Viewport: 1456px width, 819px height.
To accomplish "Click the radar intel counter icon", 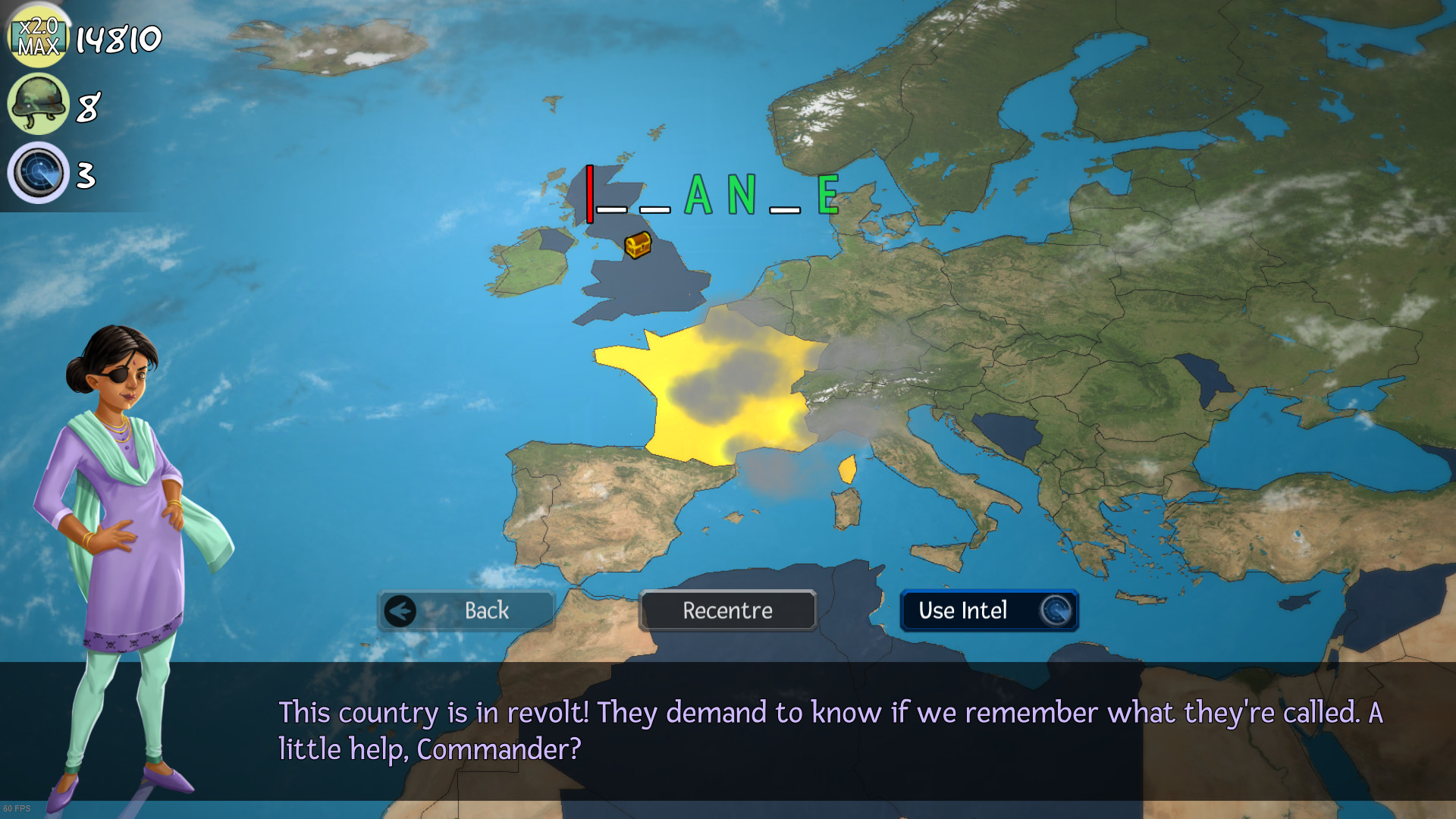I will coord(38,173).
